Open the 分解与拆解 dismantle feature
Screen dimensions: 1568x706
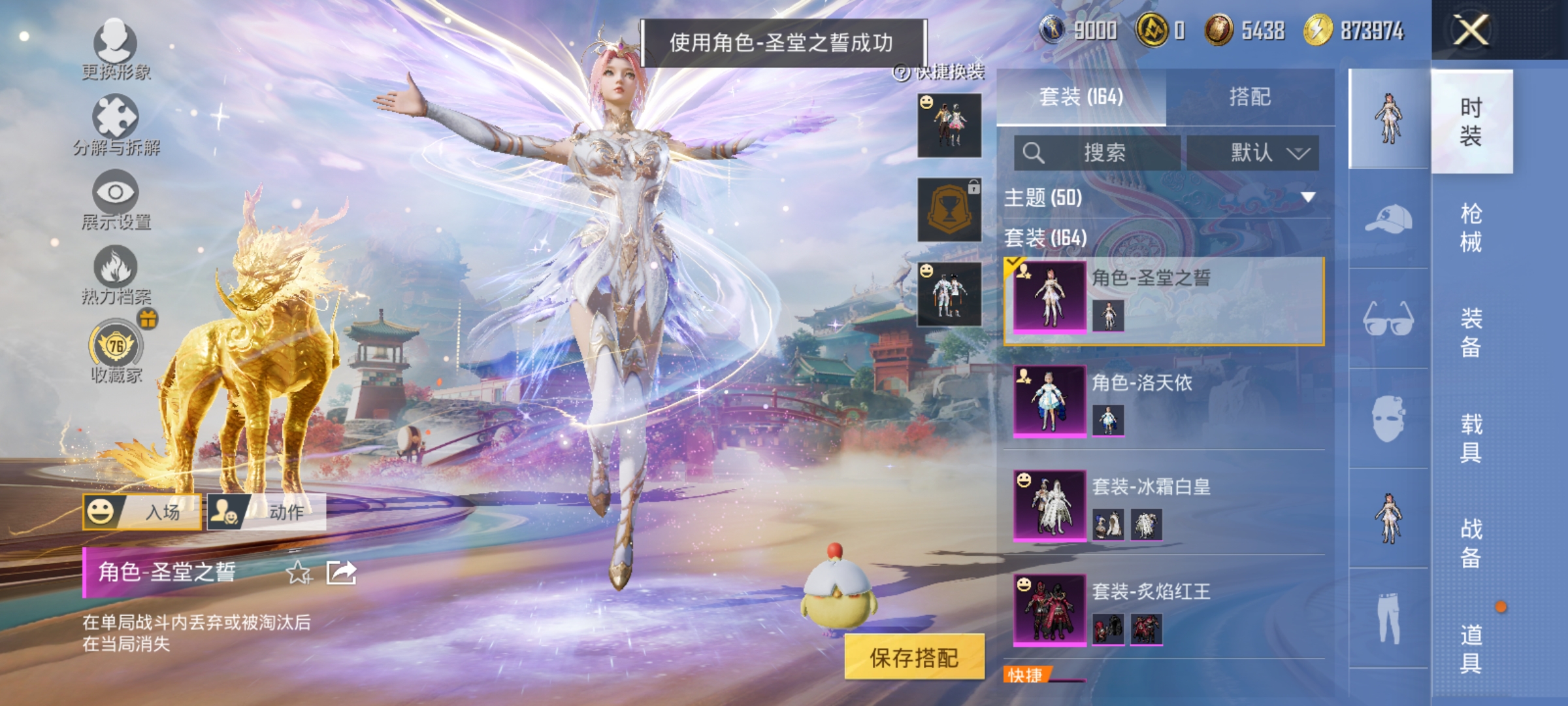(x=116, y=118)
